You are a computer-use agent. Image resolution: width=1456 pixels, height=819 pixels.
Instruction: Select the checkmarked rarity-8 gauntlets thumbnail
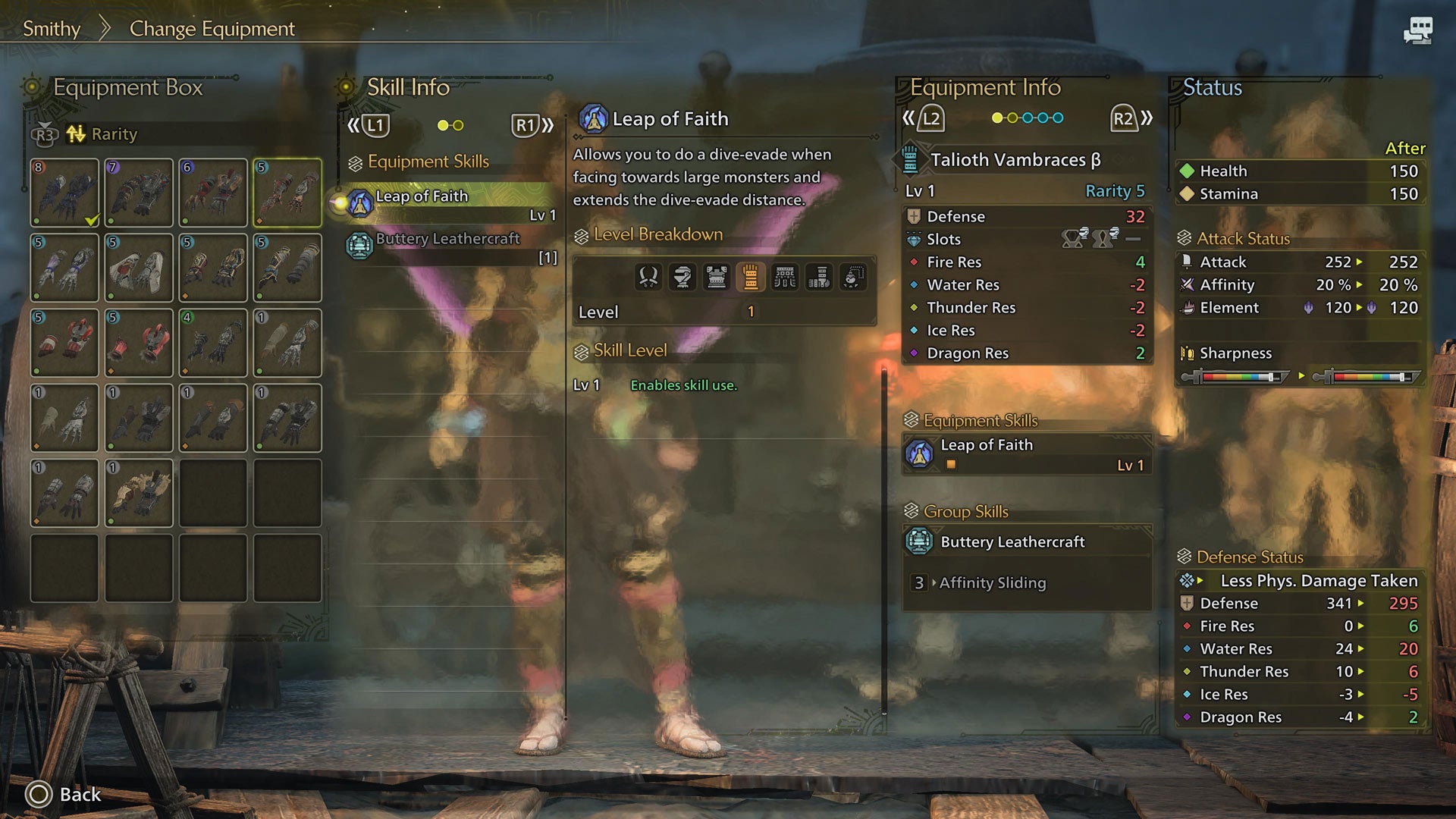pos(64,193)
